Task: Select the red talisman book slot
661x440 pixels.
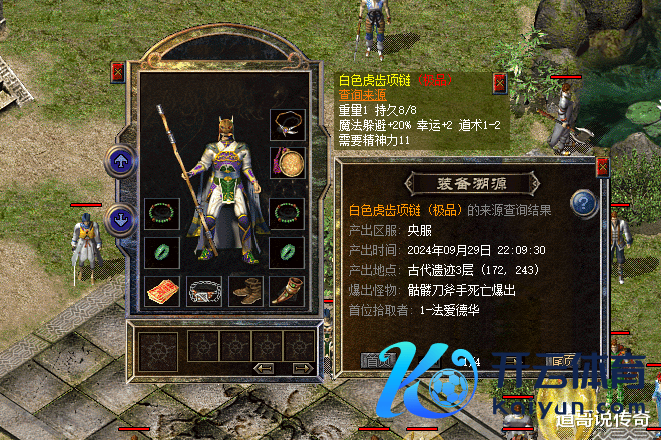Action: coord(162,290)
